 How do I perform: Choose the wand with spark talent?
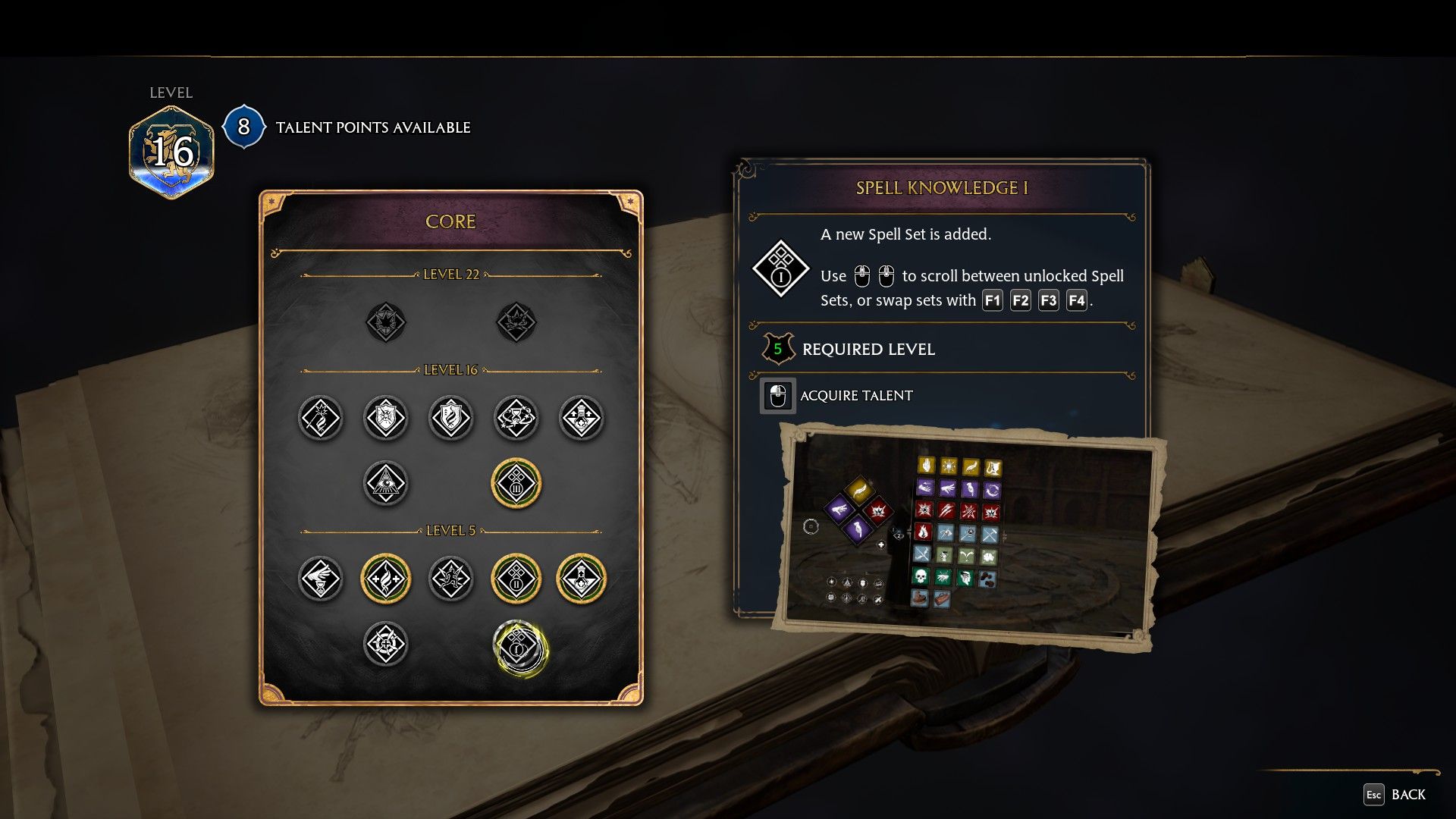pyautogui.click(x=321, y=418)
